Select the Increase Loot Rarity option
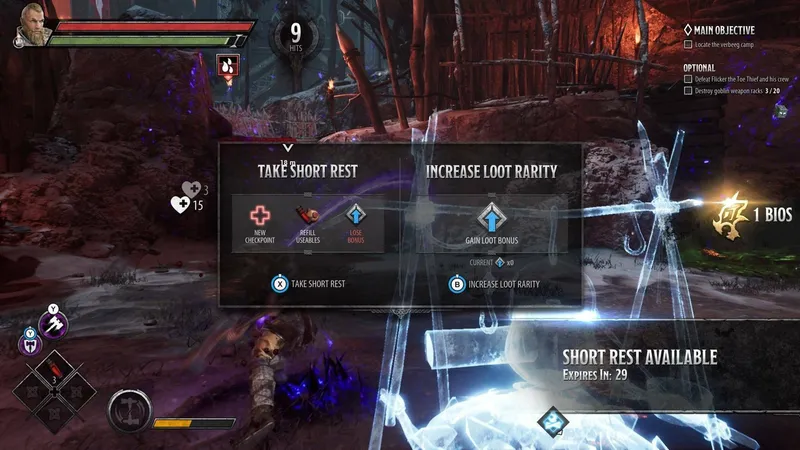Image resolution: width=800 pixels, height=450 pixels. (x=494, y=284)
